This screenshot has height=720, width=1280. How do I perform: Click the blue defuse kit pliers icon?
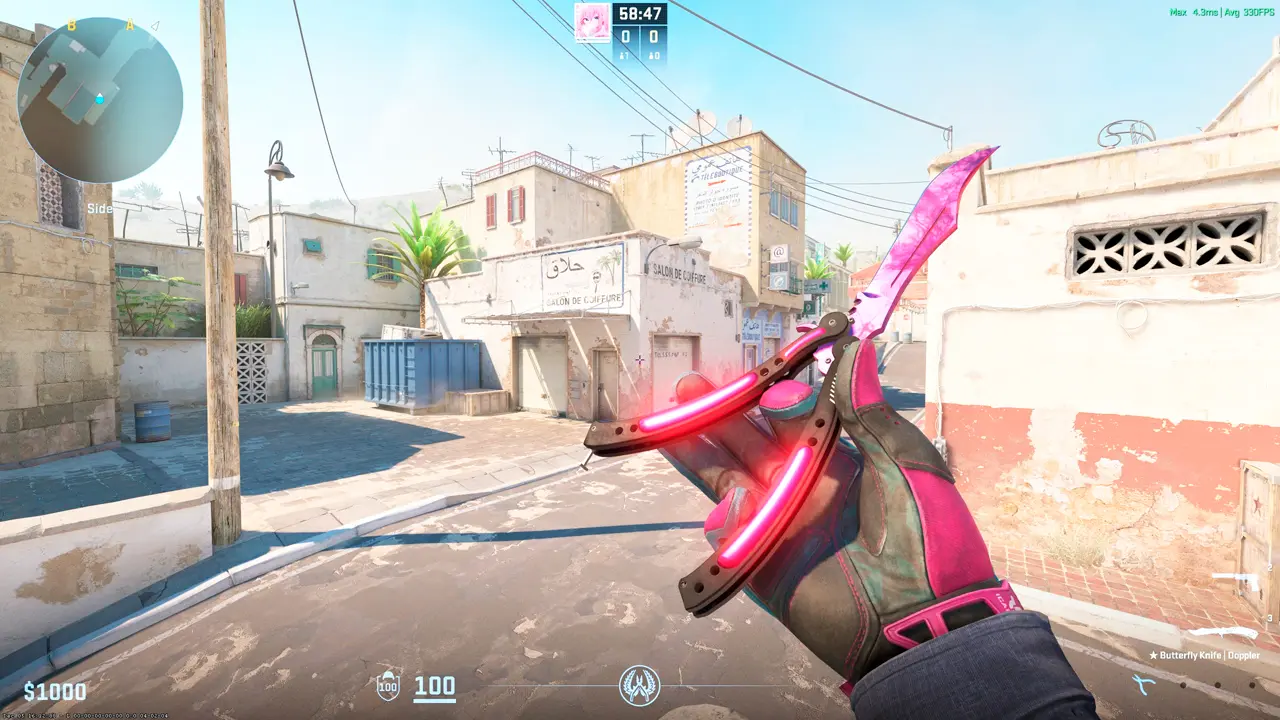(1141, 683)
